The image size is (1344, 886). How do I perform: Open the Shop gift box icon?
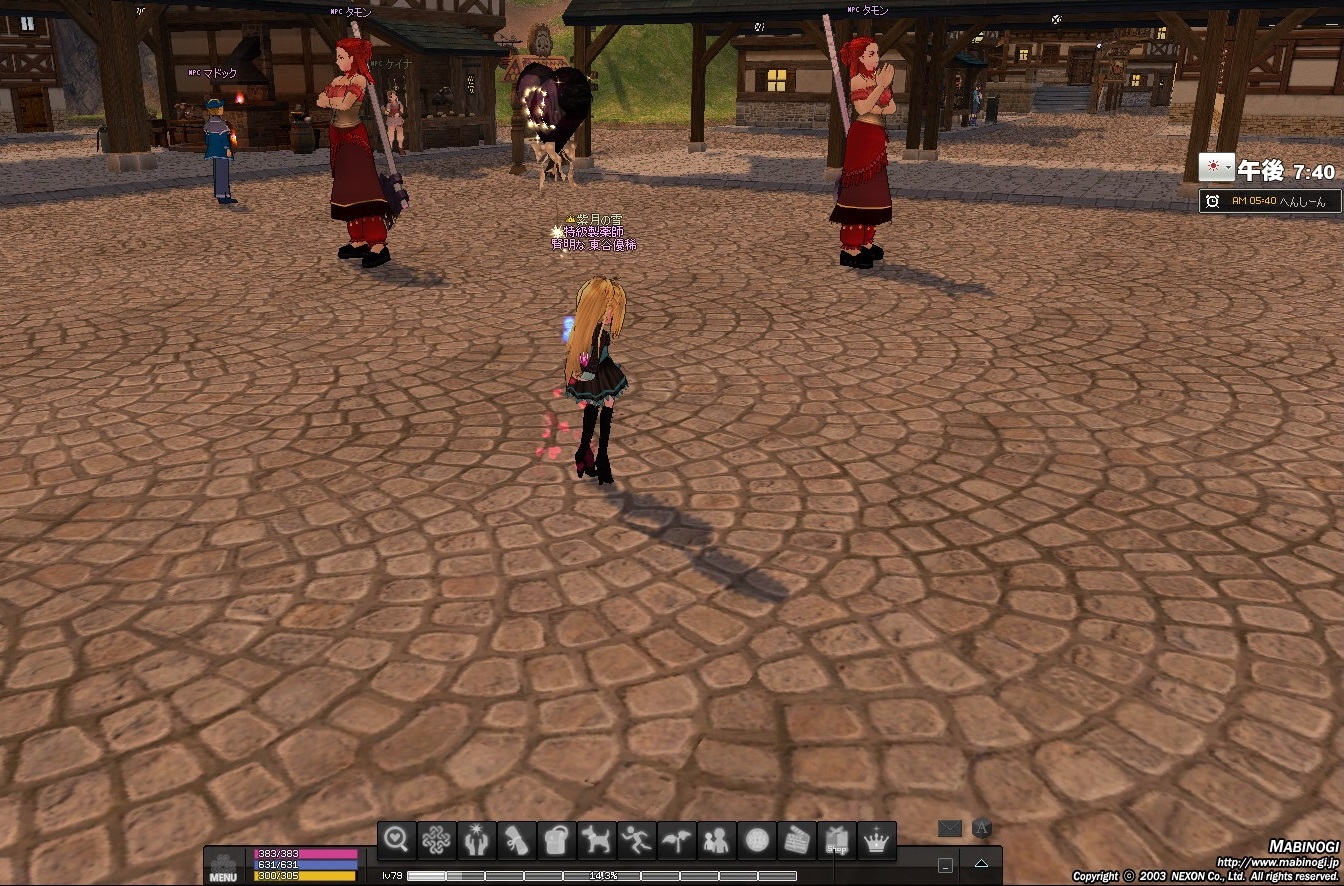tap(837, 841)
